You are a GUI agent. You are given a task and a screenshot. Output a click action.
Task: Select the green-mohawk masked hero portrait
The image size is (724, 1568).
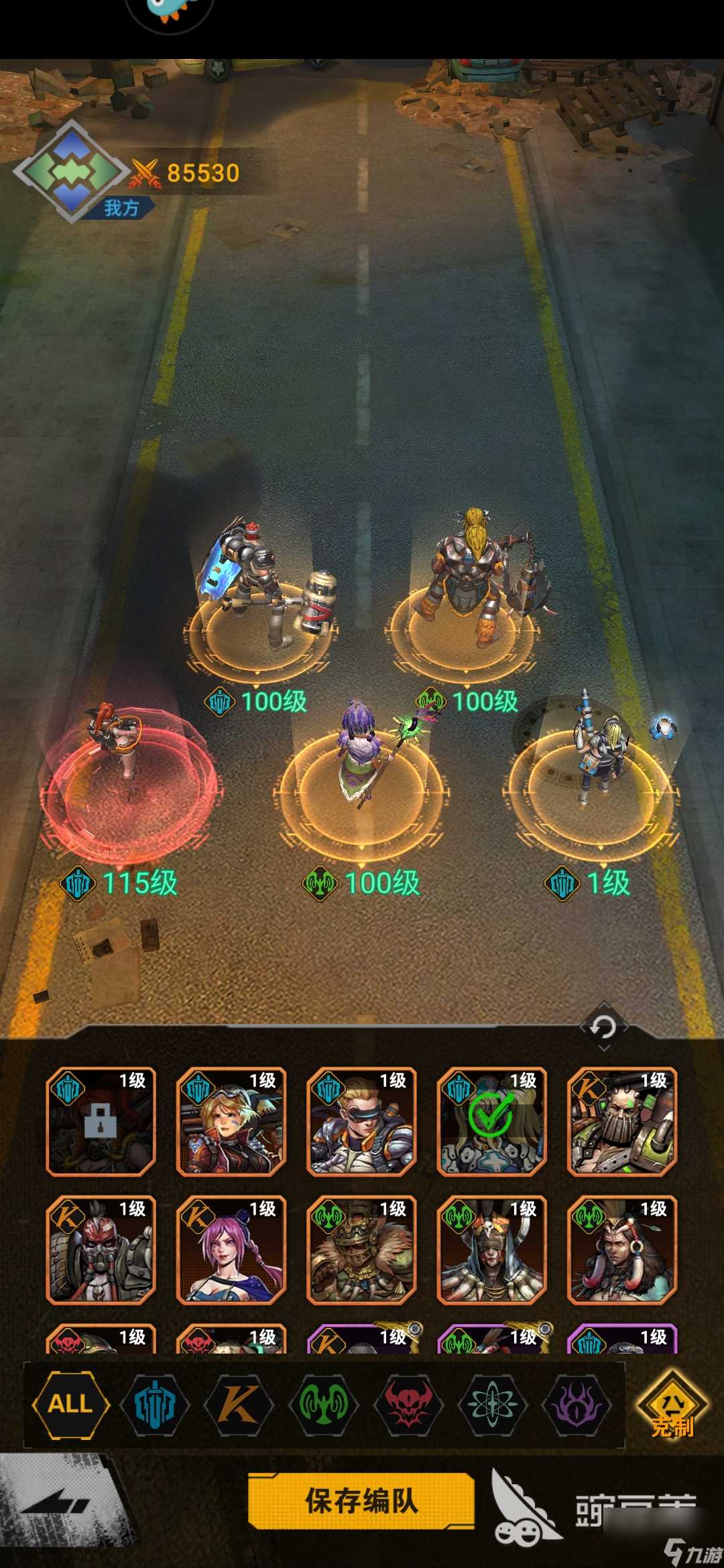[x=622, y=1121]
